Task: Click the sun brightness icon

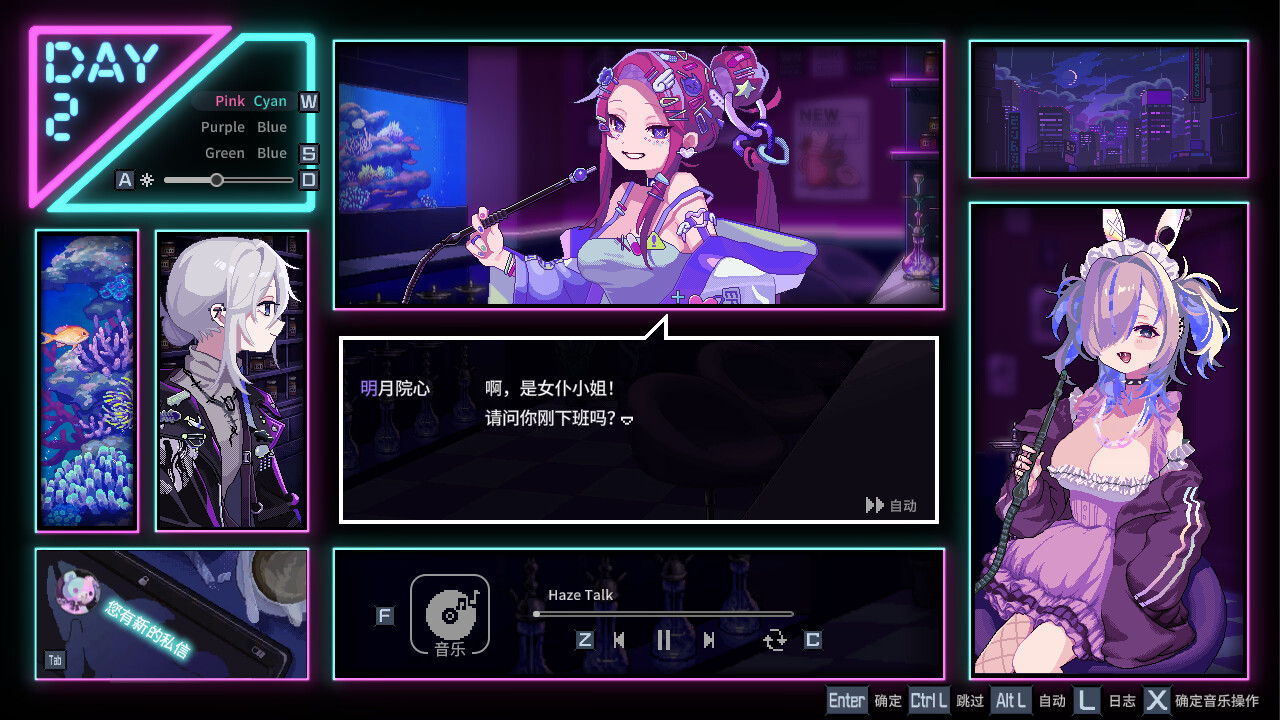Action: (x=146, y=179)
